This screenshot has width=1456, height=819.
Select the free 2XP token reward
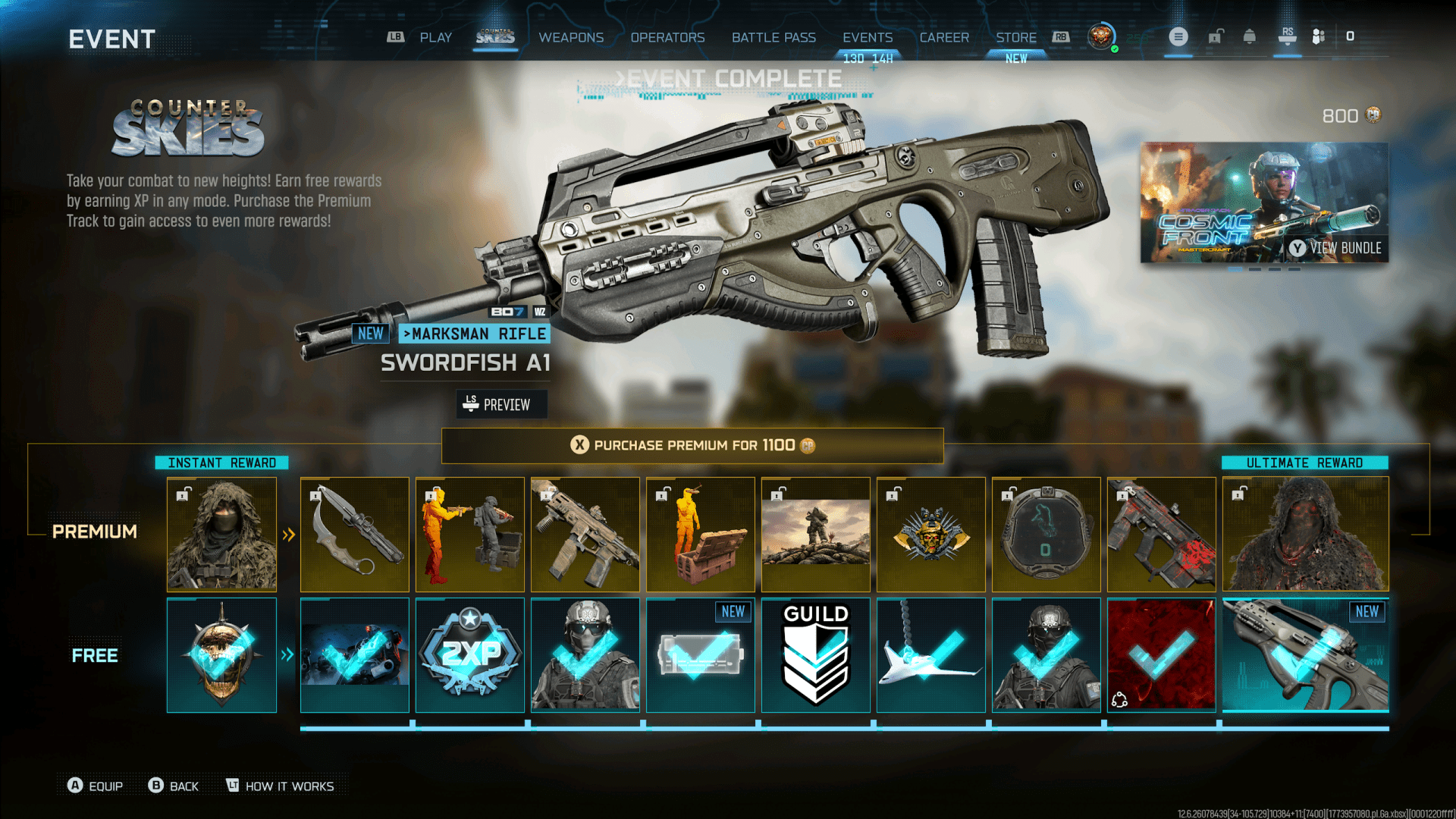pos(469,655)
